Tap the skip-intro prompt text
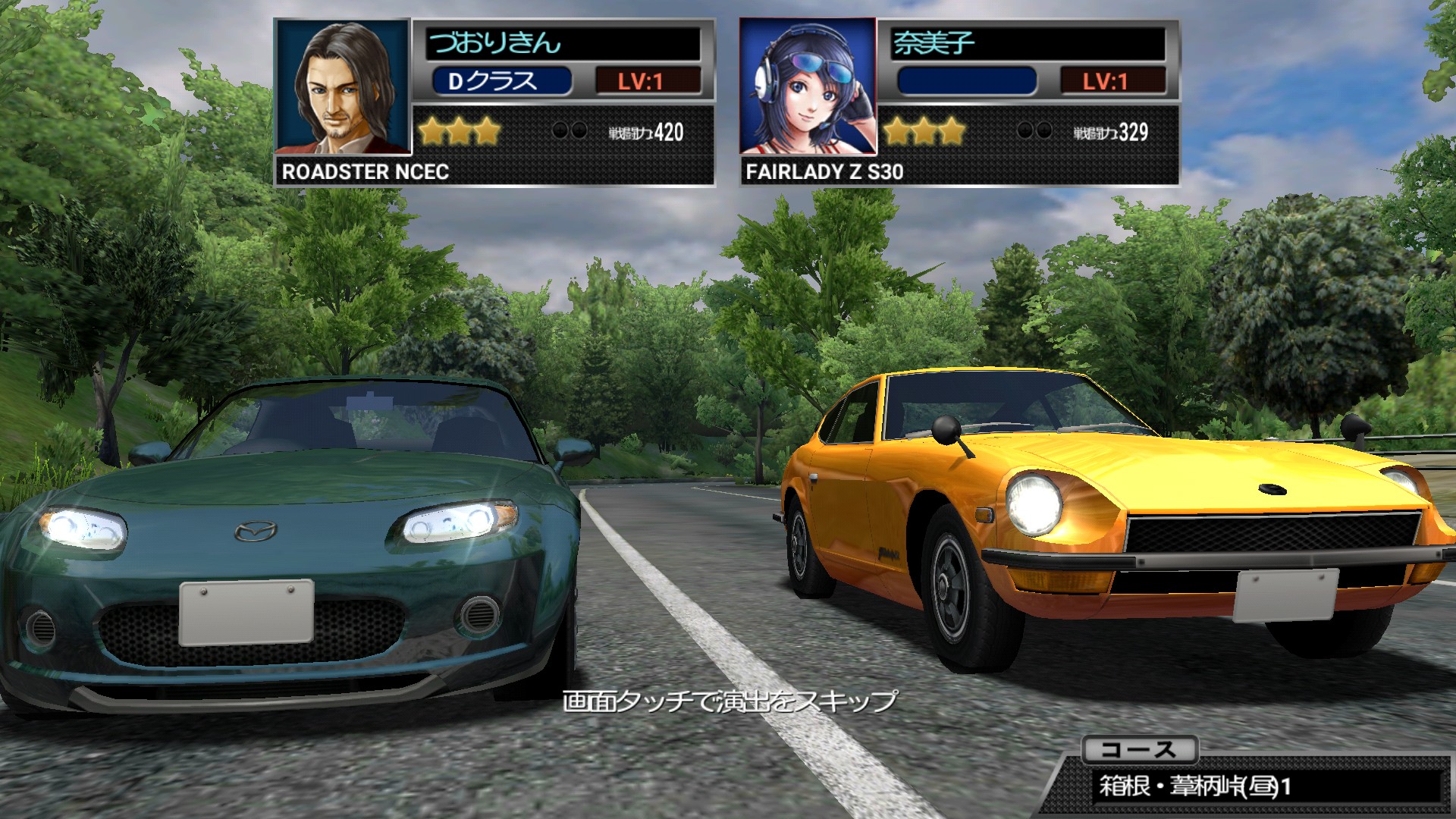The width and height of the screenshot is (1456, 819). [730, 700]
